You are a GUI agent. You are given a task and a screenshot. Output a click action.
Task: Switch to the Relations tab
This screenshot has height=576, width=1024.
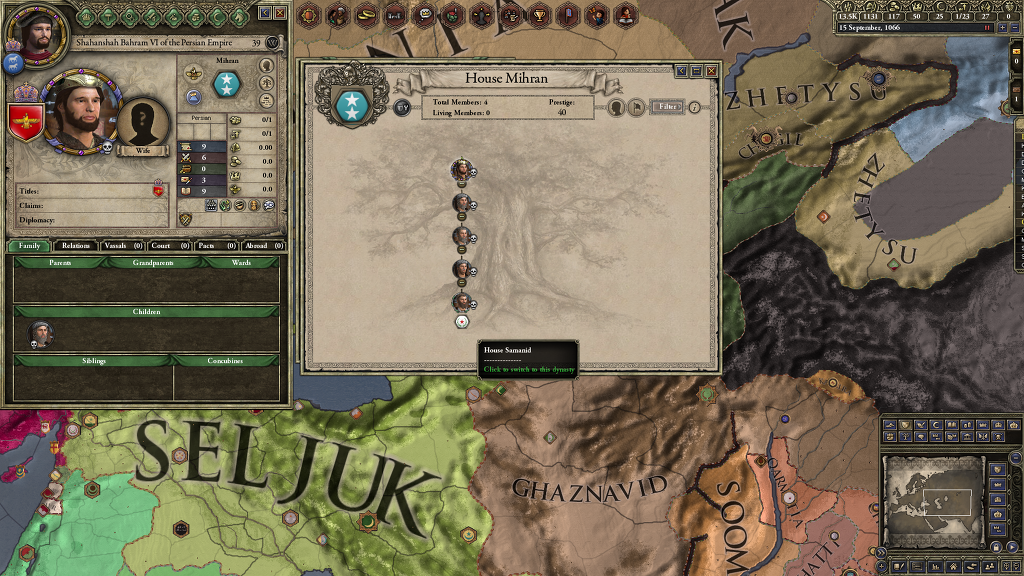tap(76, 245)
